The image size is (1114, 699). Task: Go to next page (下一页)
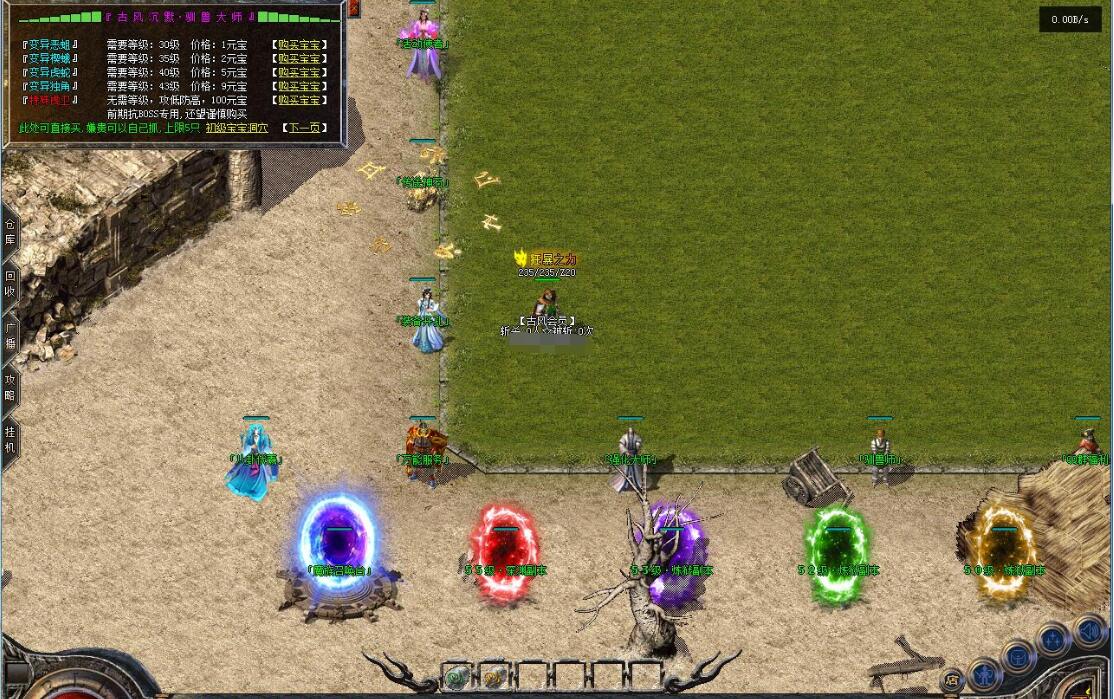click(304, 128)
